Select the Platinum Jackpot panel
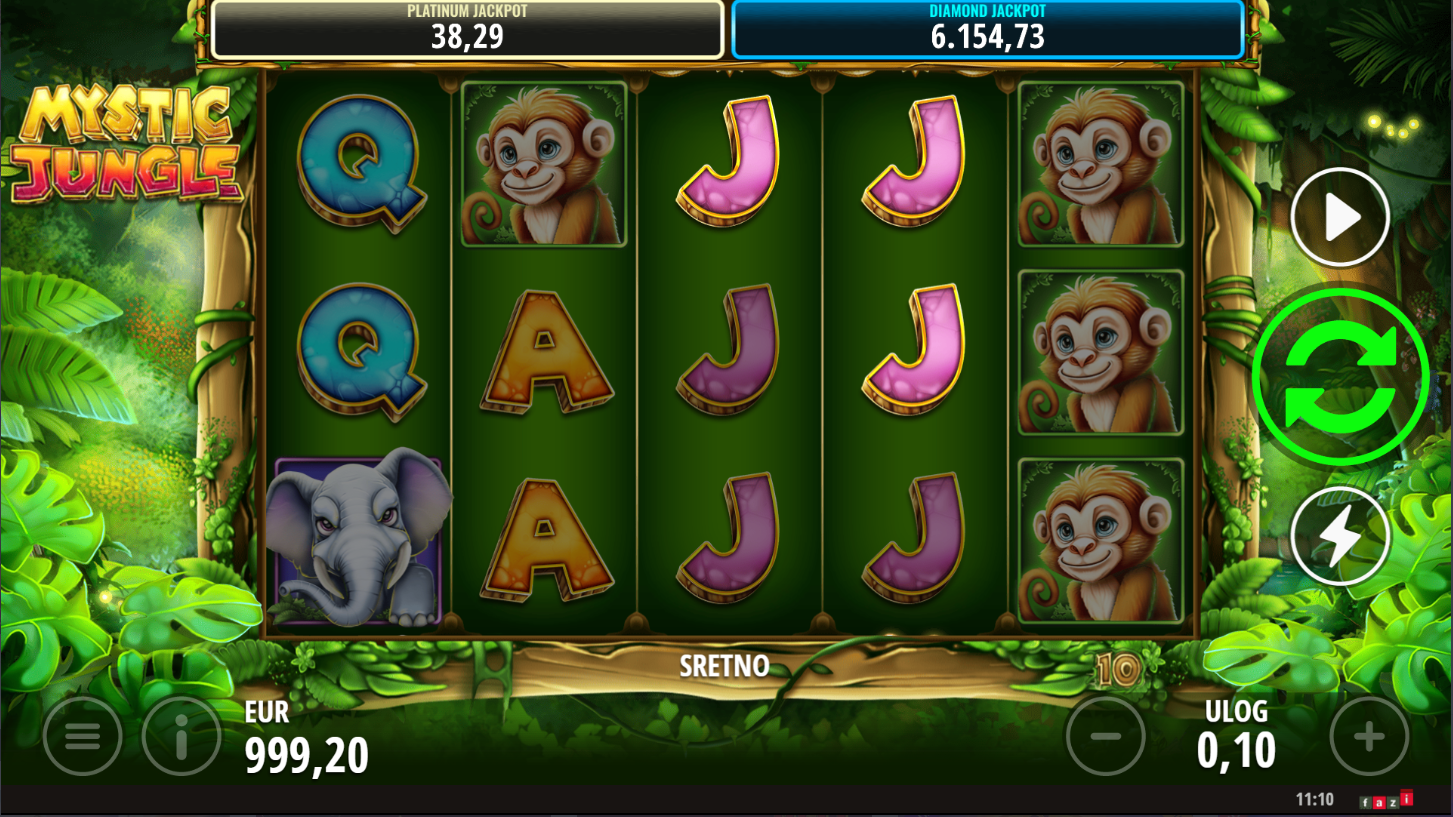 tap(467, 29)
